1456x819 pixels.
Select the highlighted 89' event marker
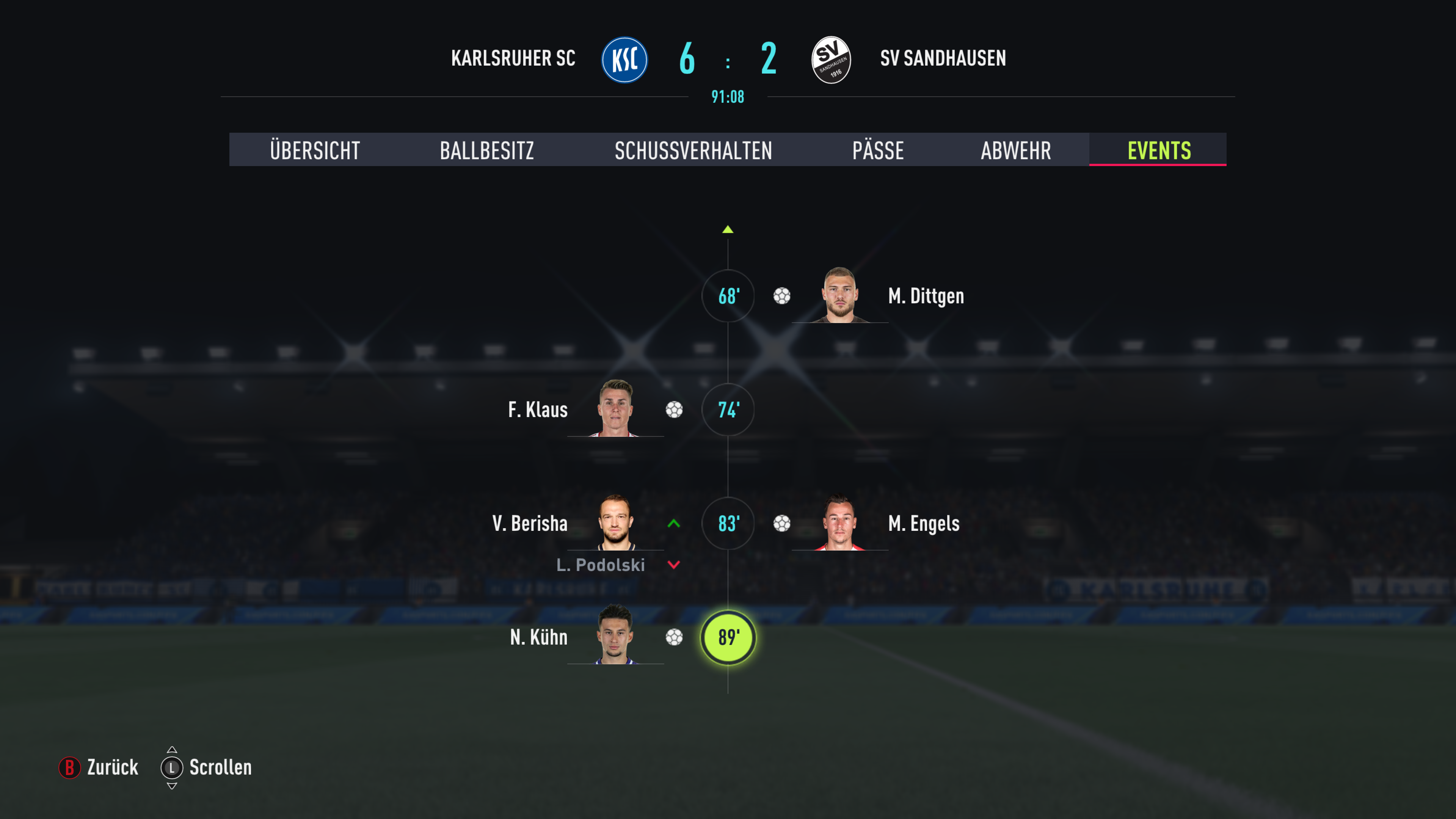(x=728, y=637)
